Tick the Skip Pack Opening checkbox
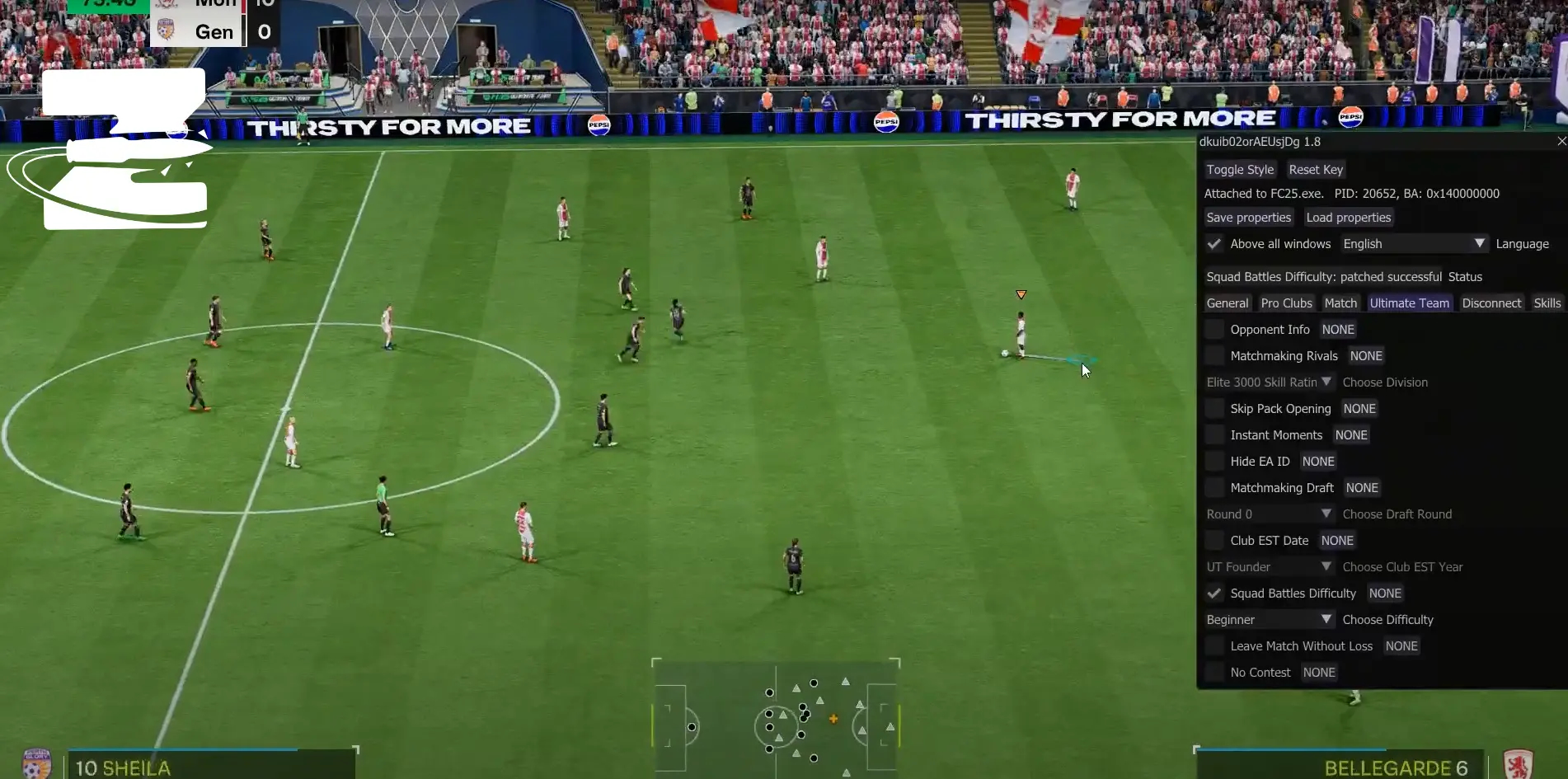 pos(1214,409)
